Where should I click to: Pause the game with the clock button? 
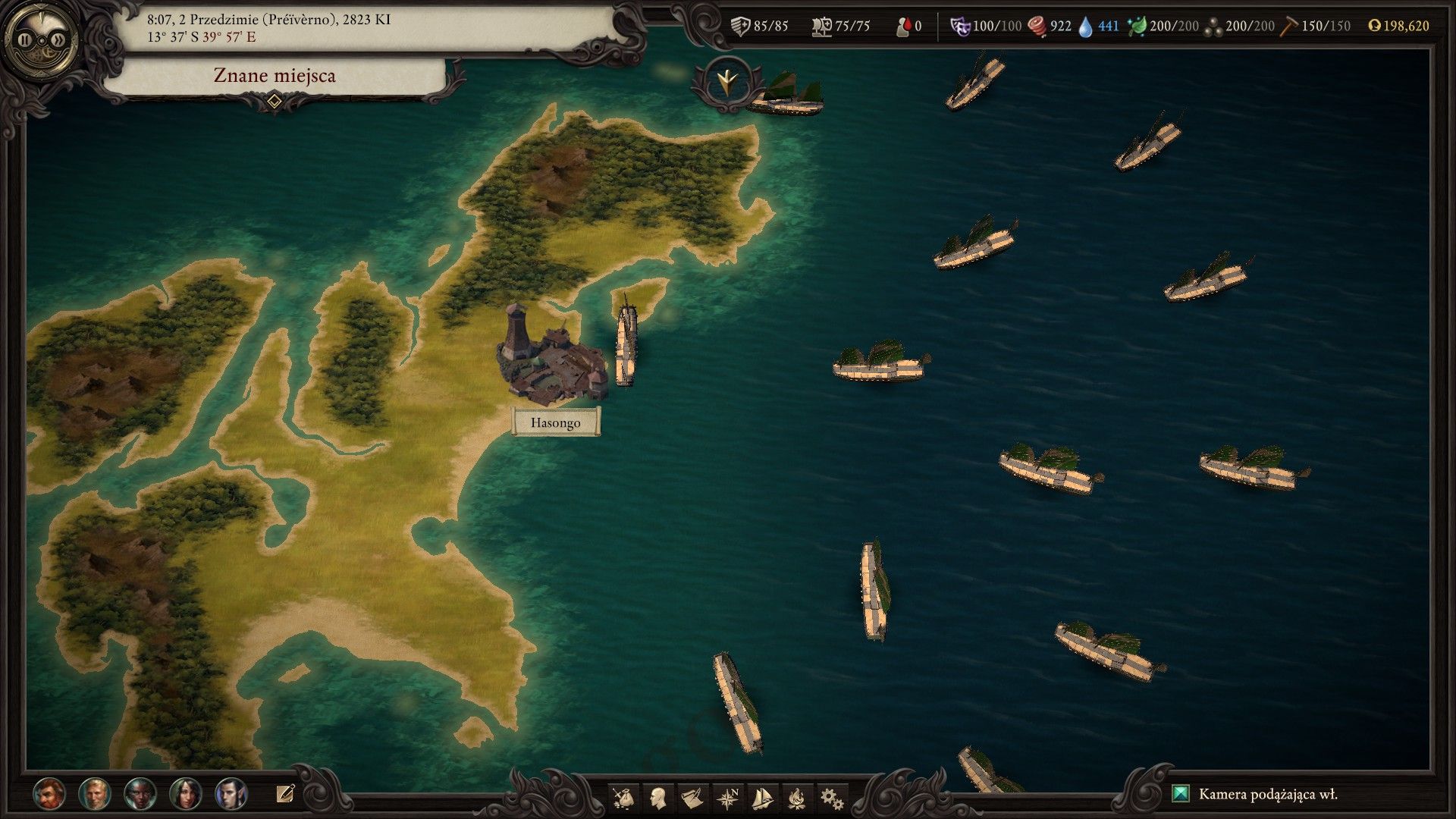click(x=25, y=39)
